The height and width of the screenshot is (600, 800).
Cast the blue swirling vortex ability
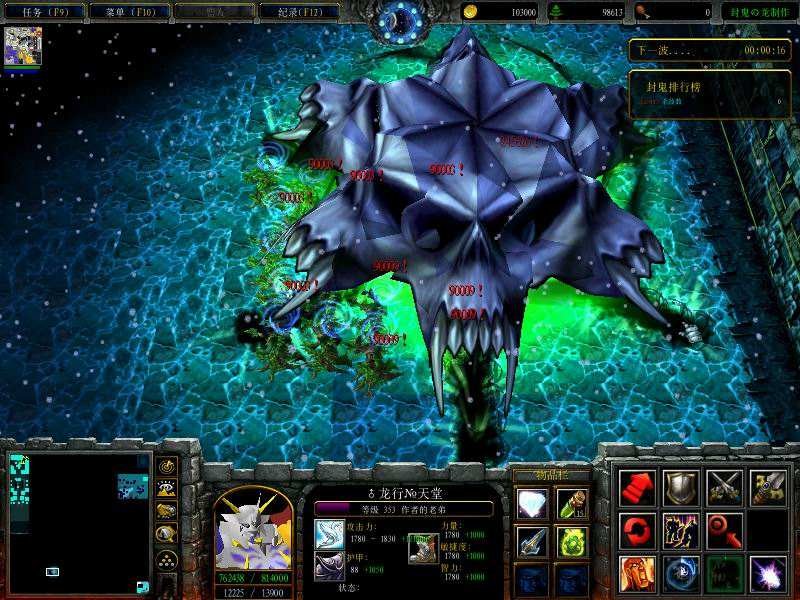(680, 572)
